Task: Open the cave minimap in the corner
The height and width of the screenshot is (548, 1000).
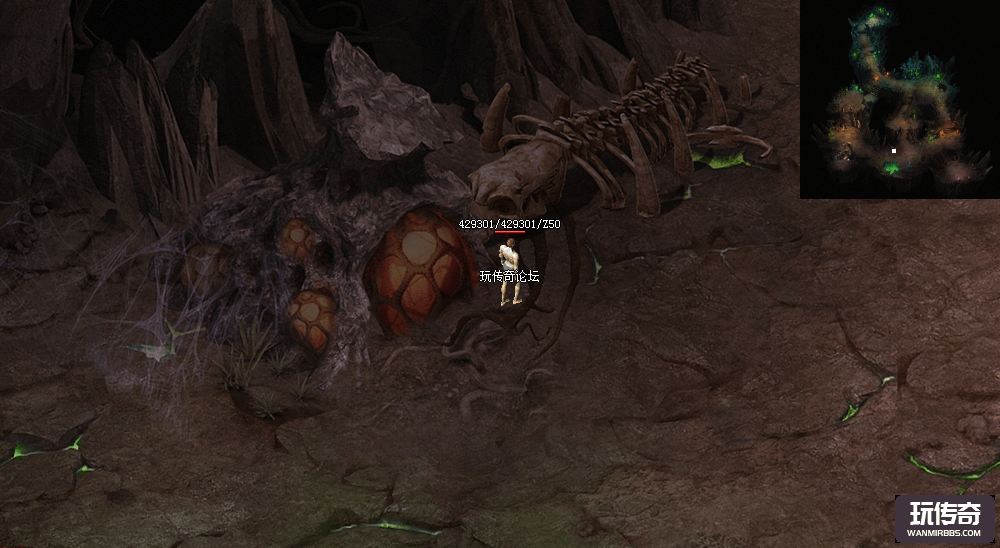Action: (899, 99)
